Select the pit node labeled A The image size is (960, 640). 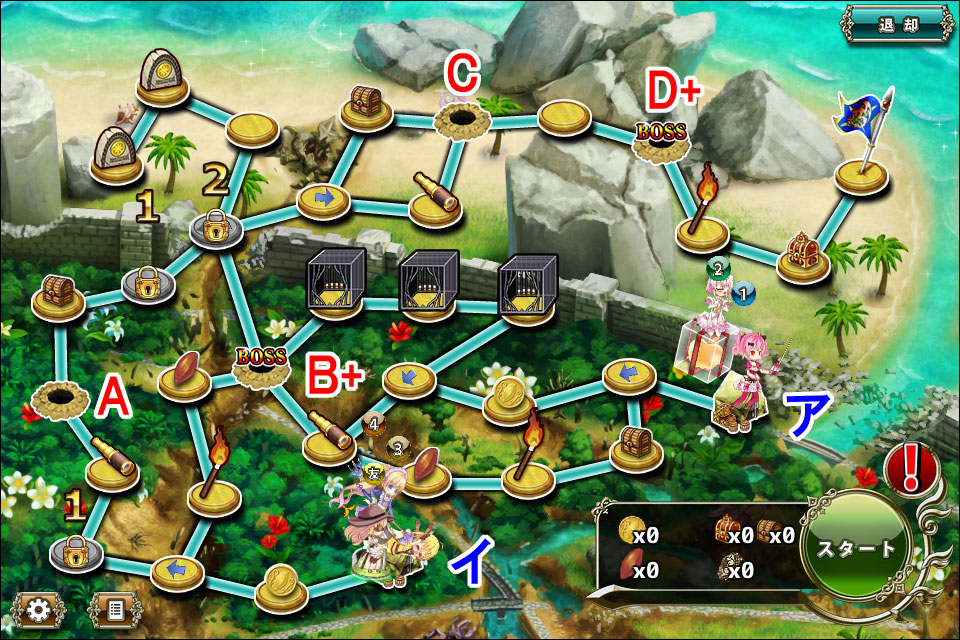pos(60,400)
